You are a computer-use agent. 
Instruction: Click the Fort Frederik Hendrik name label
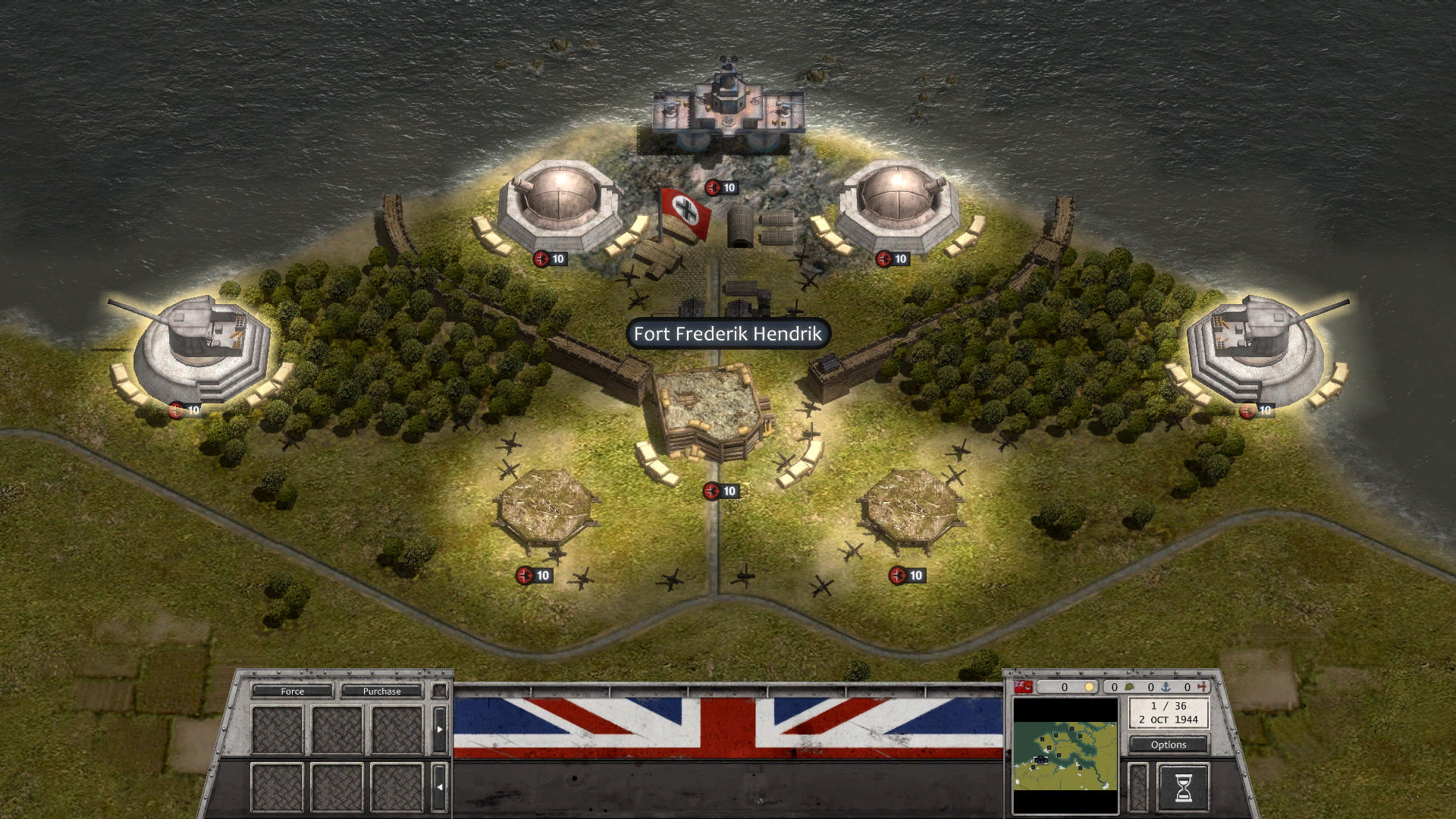pyautogui.click(x=727, y=334)
